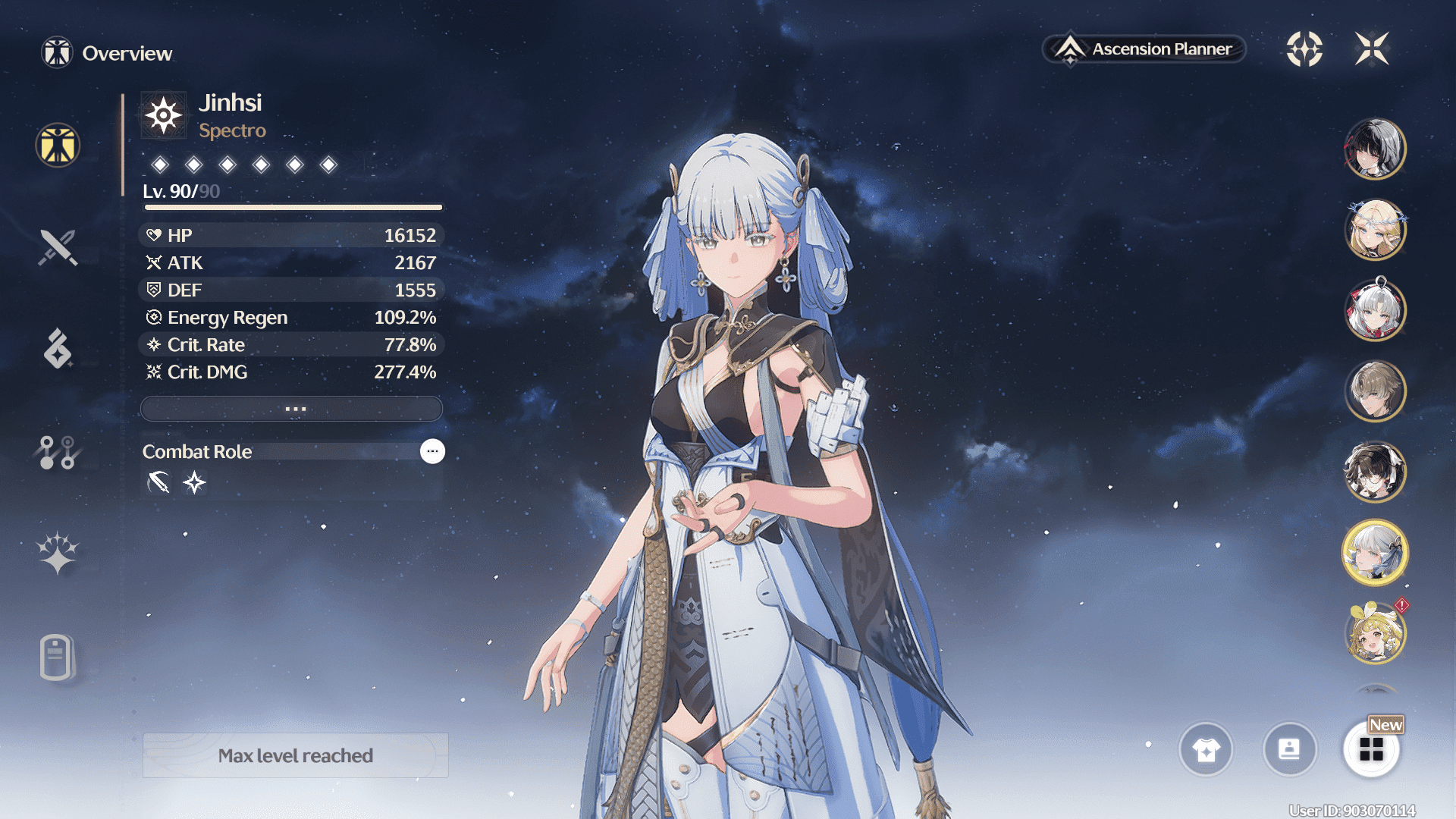1456x819 pixels.
Task: Pick the white-haired character with red accents
Action: 1374,309
